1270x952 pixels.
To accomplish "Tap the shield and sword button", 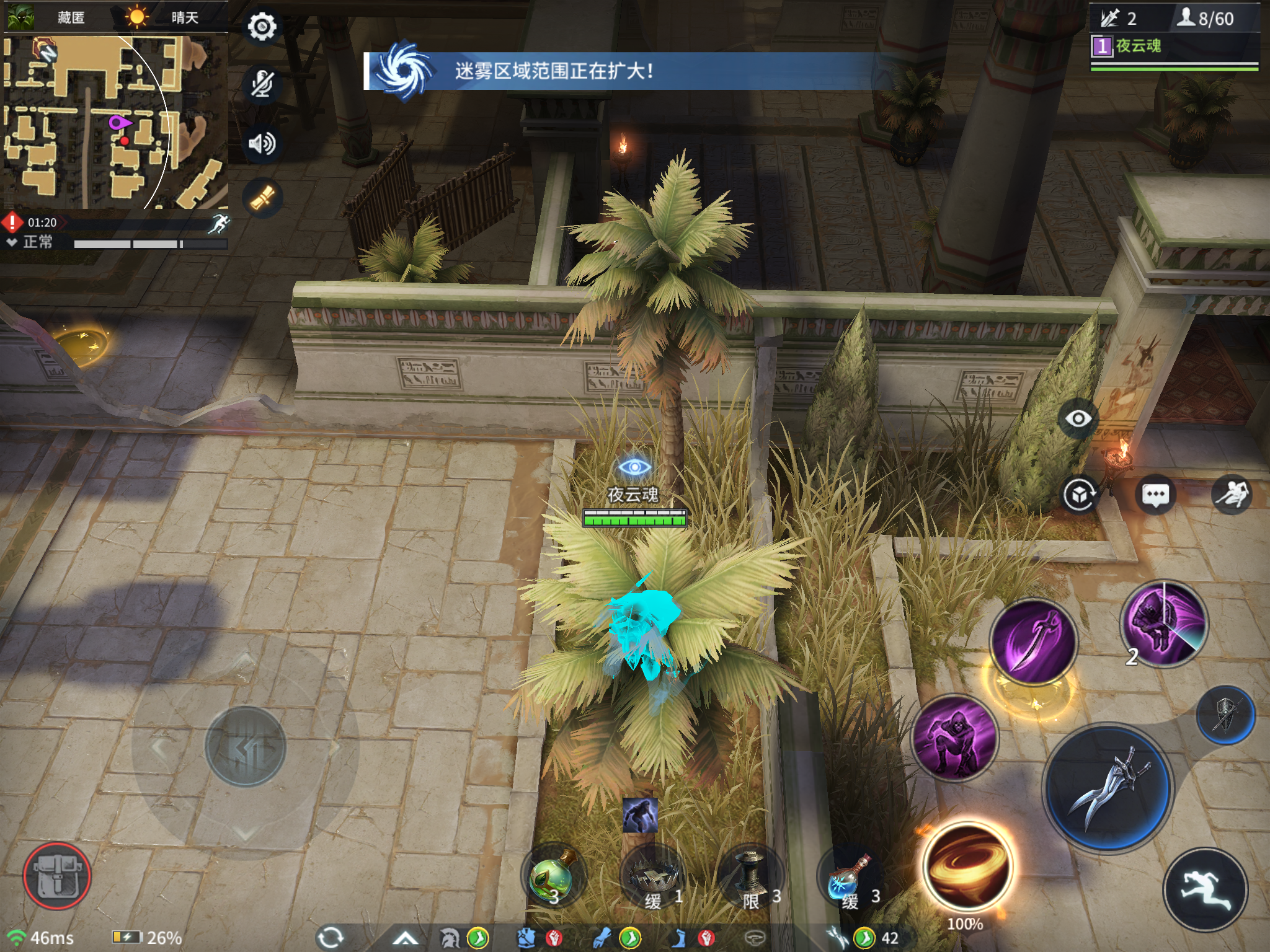I will [x=1225, y=715].
